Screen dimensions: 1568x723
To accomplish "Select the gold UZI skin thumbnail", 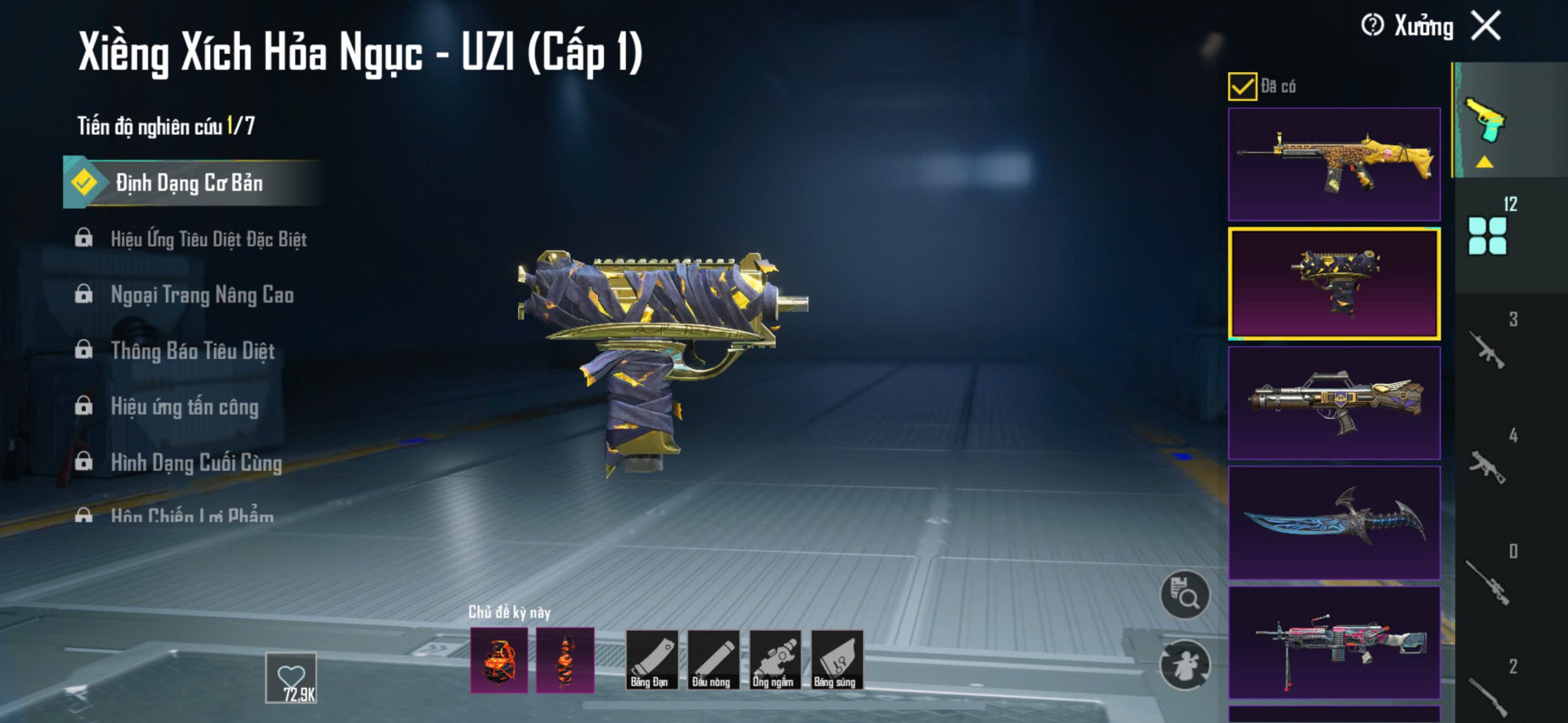I will tap(1334, 283).
